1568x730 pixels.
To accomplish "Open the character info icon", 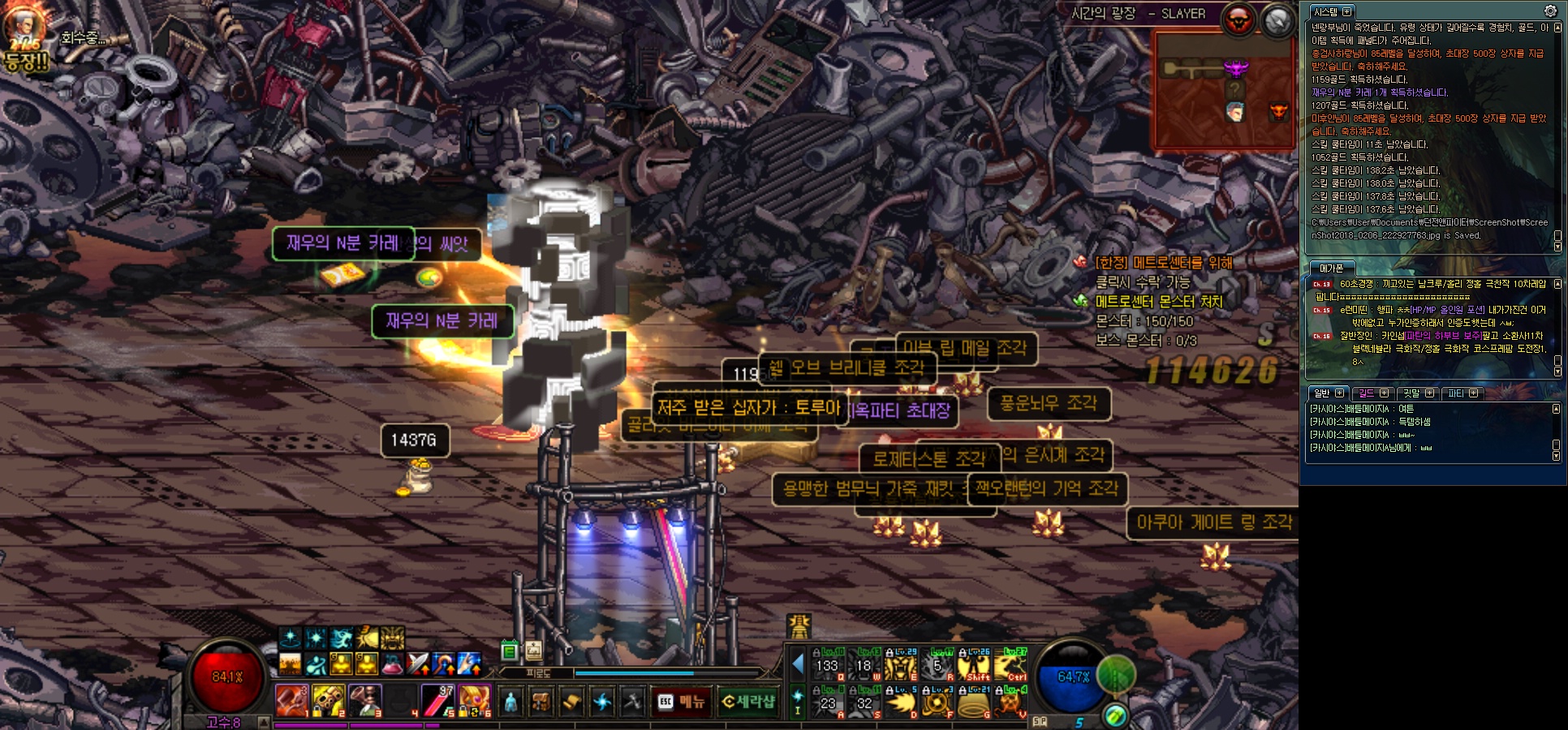I will (510, 702).
